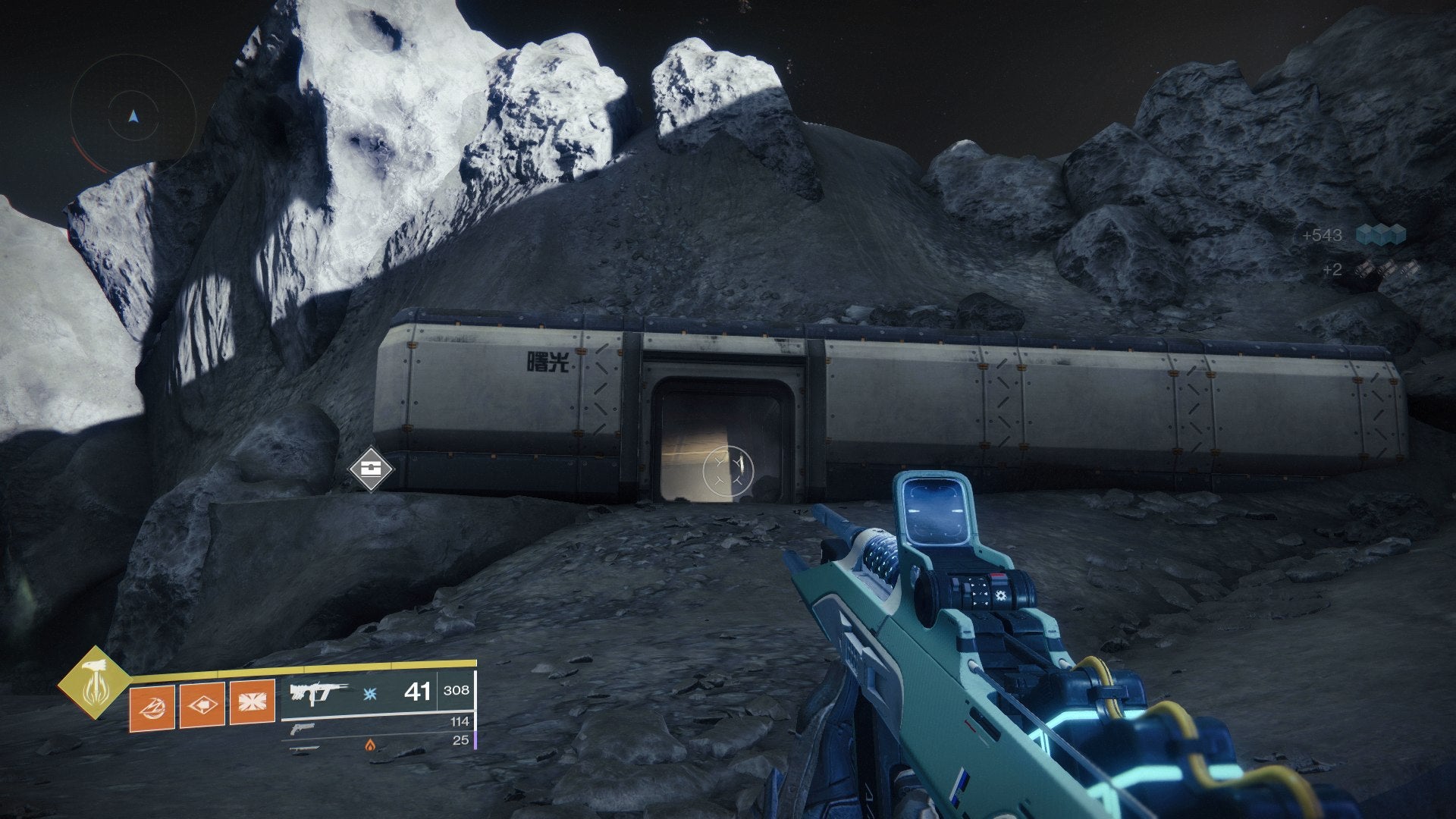Select the equipped submachine gun icon
The width and height of the screenshot is (1456, 819).
point(317,693)
